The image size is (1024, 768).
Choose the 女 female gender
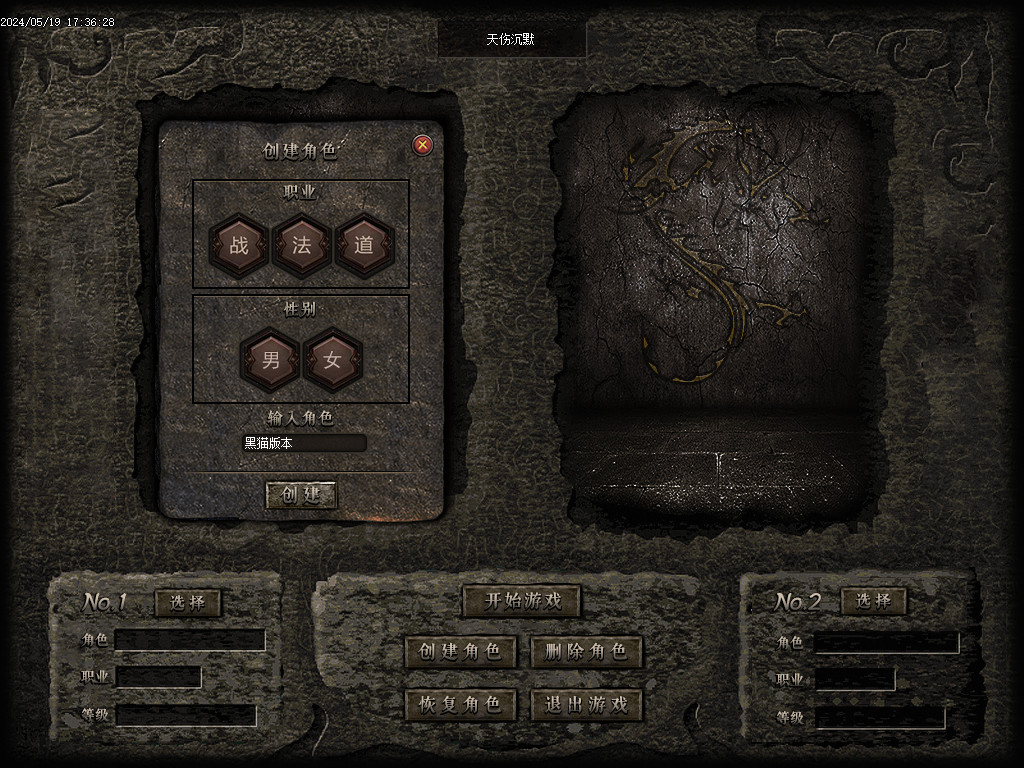333,360
